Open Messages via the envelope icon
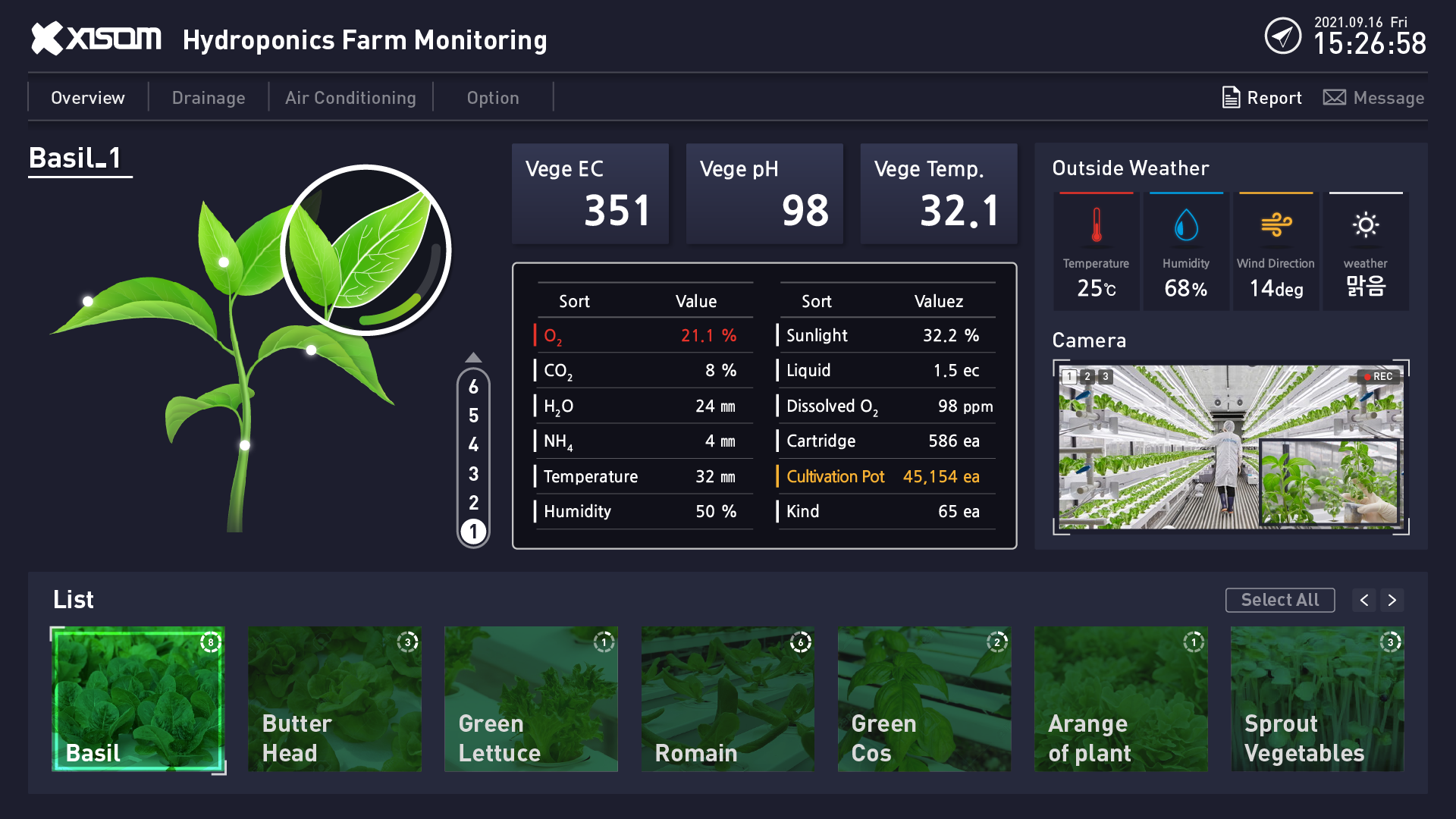The height and width of the screenshot is (819, 1456). [1335, 98]
